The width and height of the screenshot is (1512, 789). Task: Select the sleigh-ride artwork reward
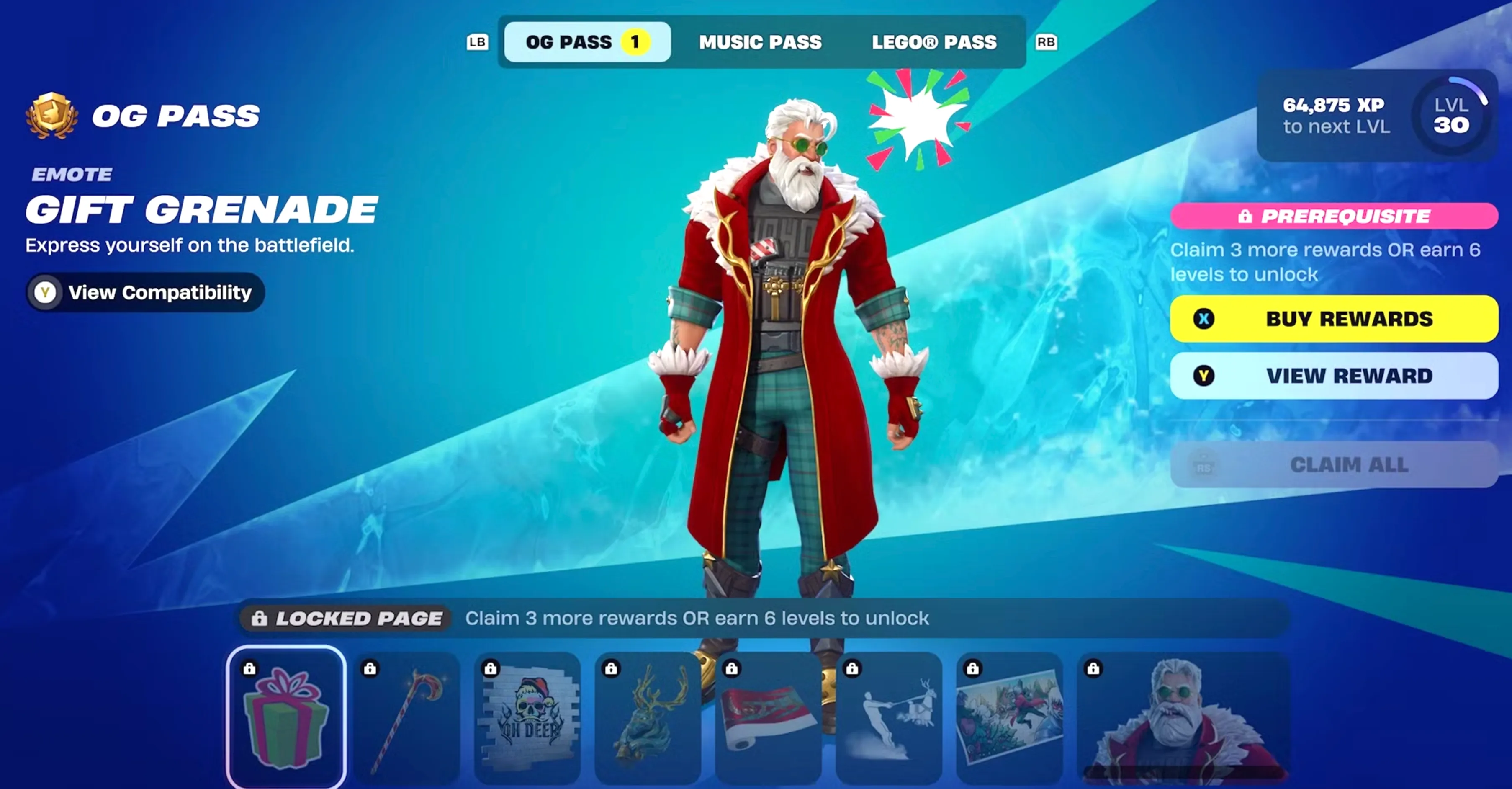(1011, 717)
